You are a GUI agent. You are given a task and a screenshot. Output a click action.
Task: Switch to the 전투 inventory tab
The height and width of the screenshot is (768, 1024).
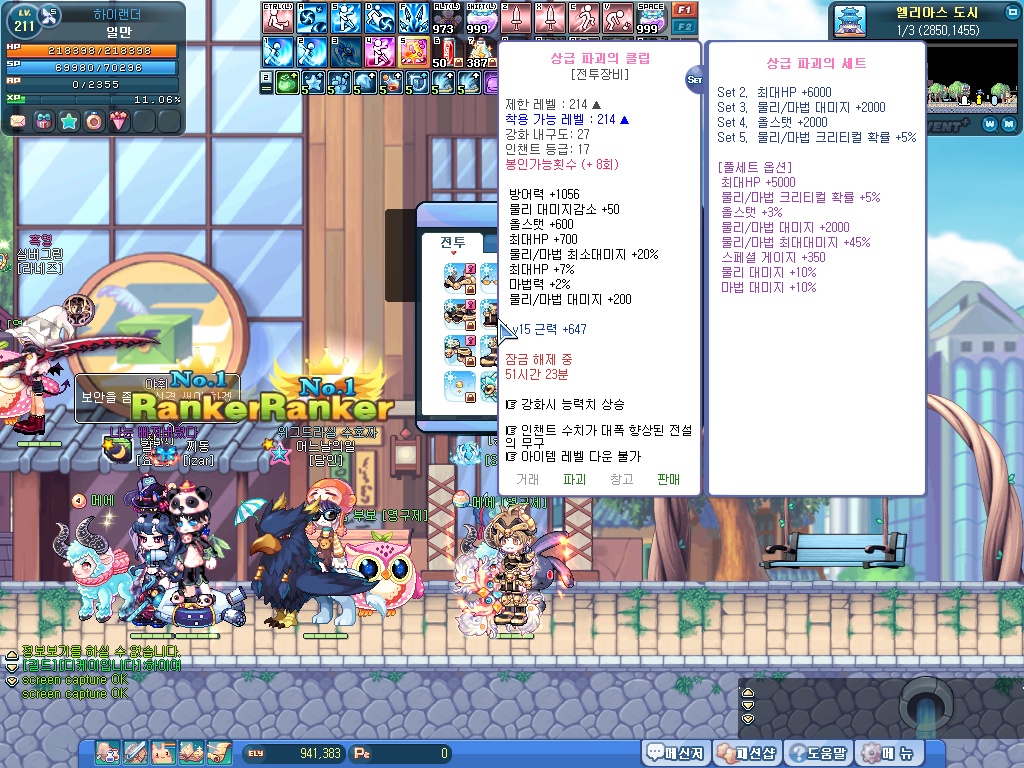tap(453, 242)
